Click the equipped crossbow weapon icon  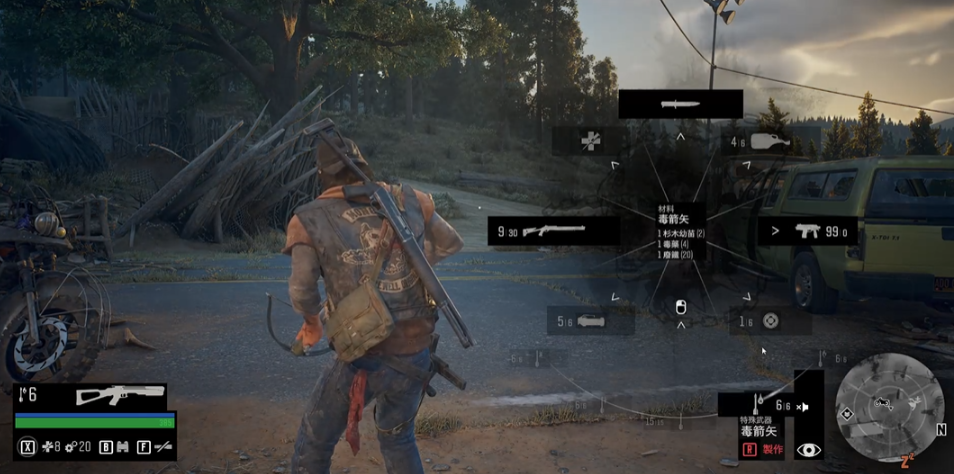[x=118, y=396]
